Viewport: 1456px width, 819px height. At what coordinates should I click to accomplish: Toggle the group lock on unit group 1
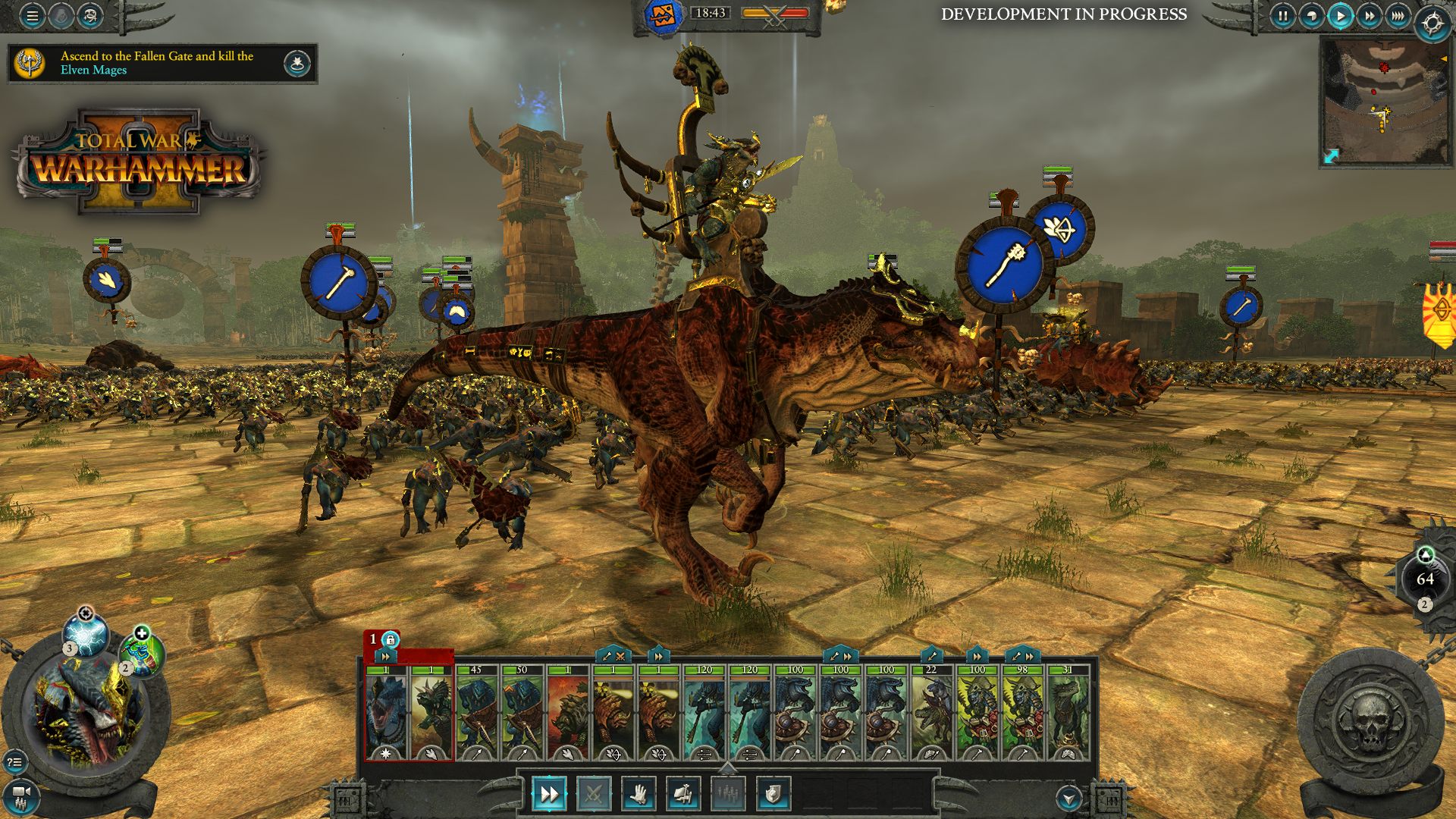[391, 639]
